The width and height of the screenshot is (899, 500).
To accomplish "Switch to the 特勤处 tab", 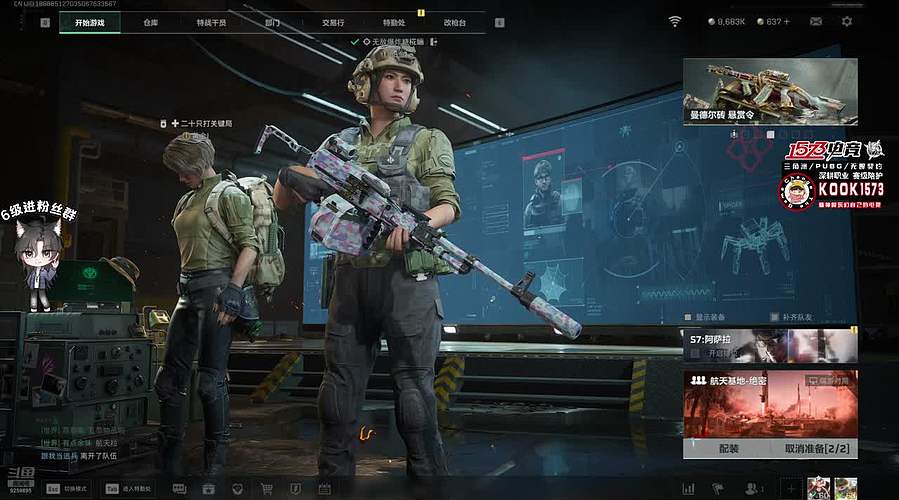I will 394,21.
